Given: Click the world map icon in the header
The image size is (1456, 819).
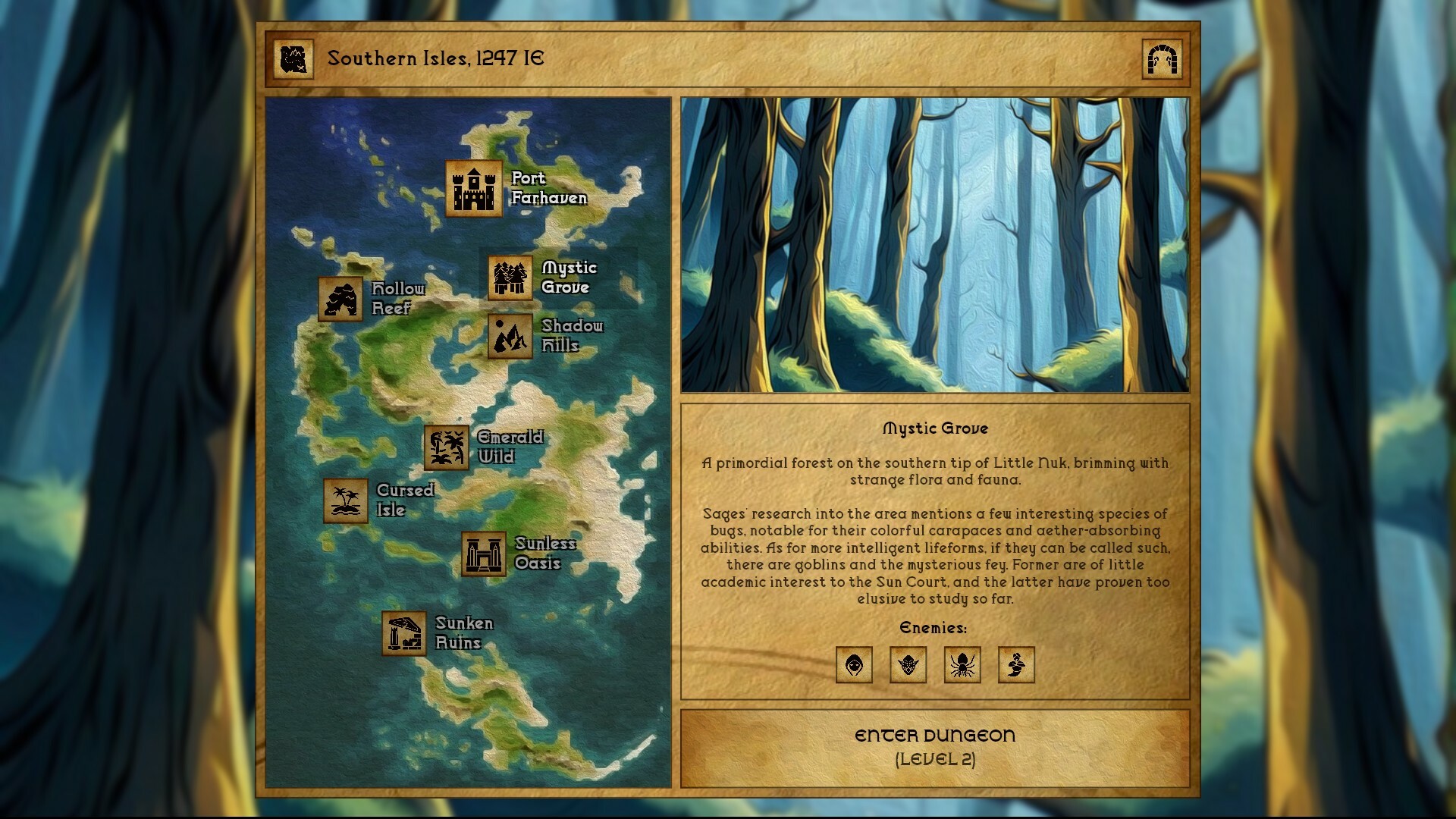Looking at the screenshot, I should click(x=295, y=58).
